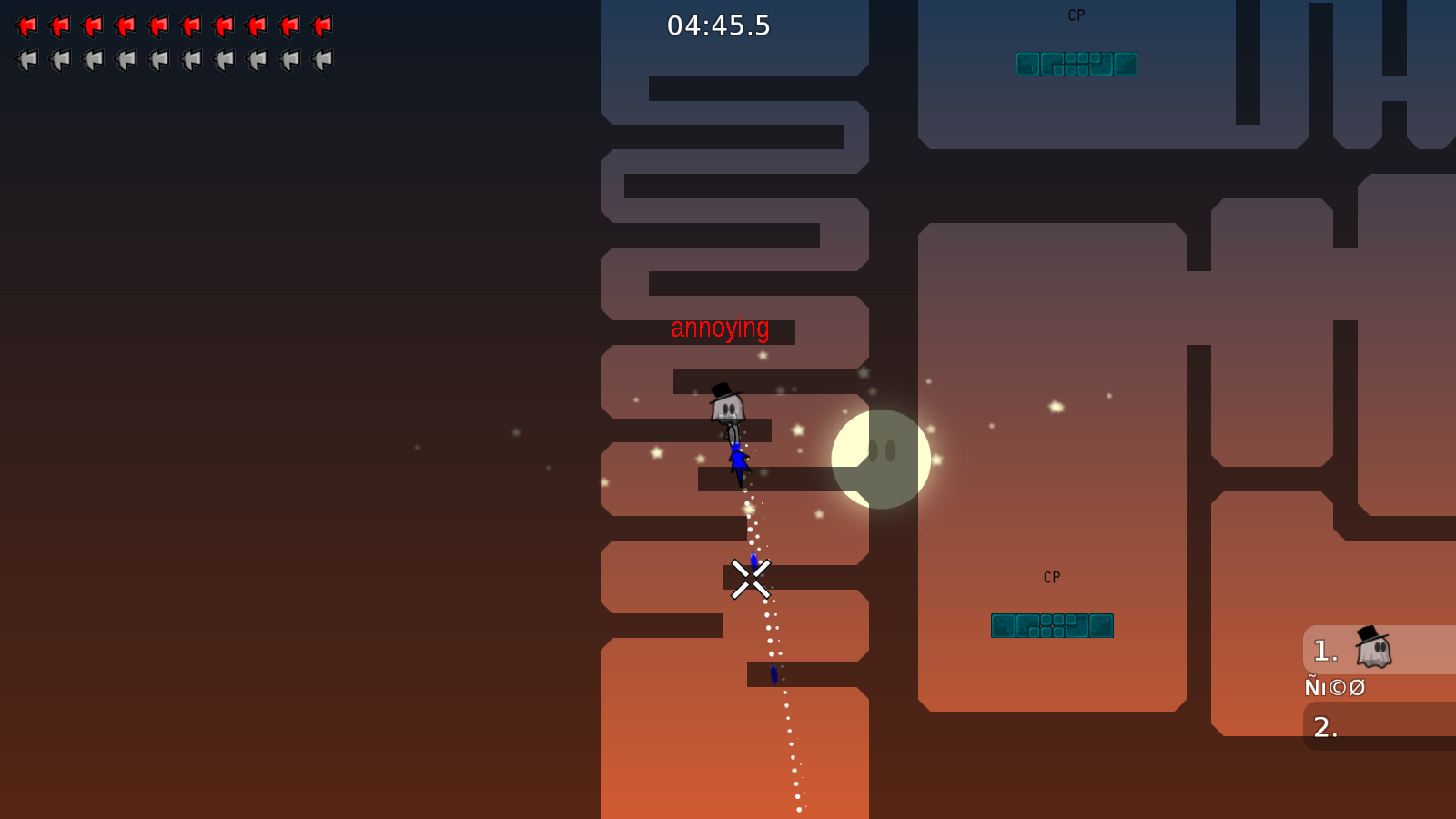Image resolution: width=1456 pixels, height=819 pixels.
Task: Click the red annoying text label
Action: (720, 329)
